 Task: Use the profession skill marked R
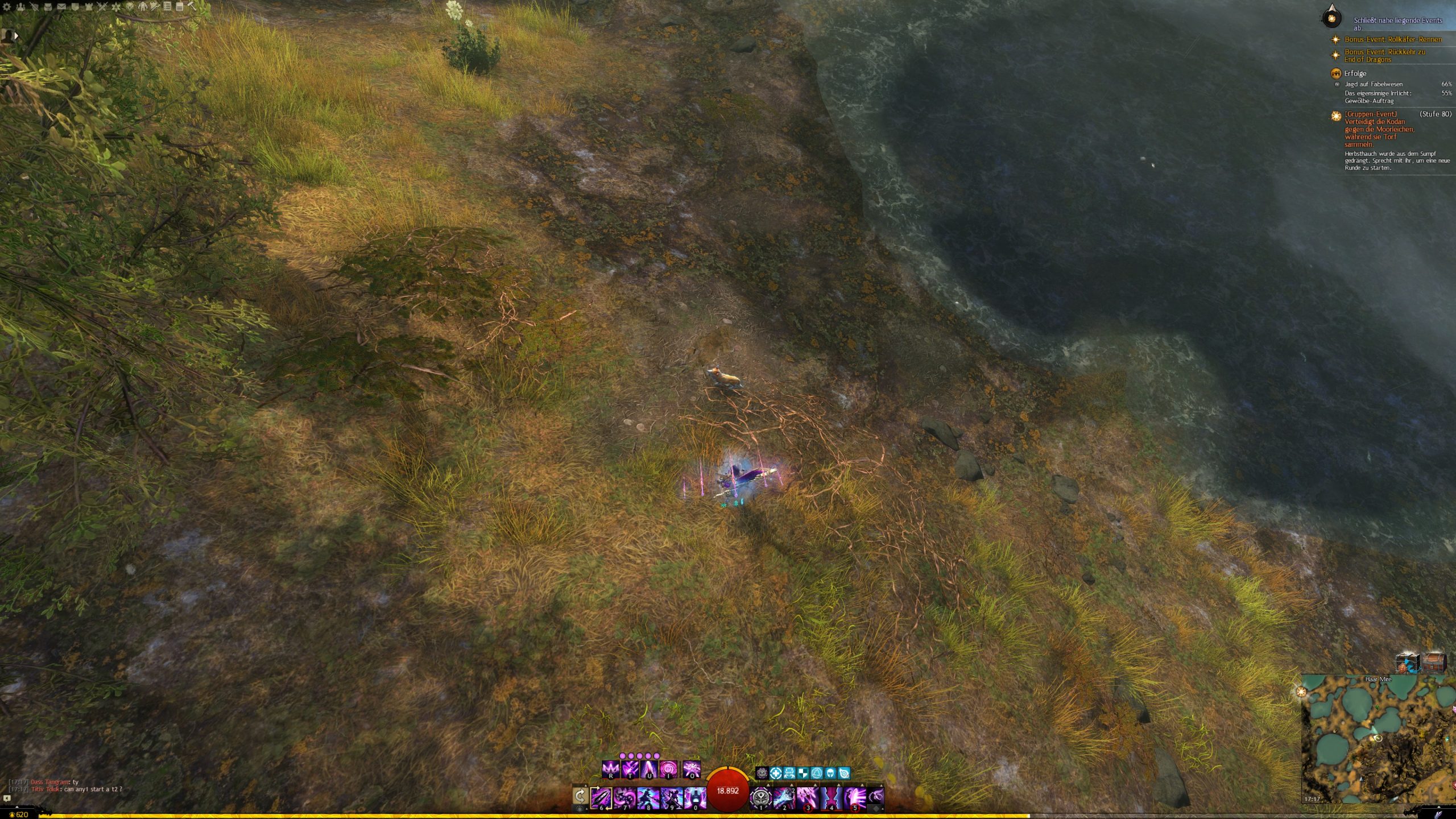pyautogui.click(x=610, y=770)
